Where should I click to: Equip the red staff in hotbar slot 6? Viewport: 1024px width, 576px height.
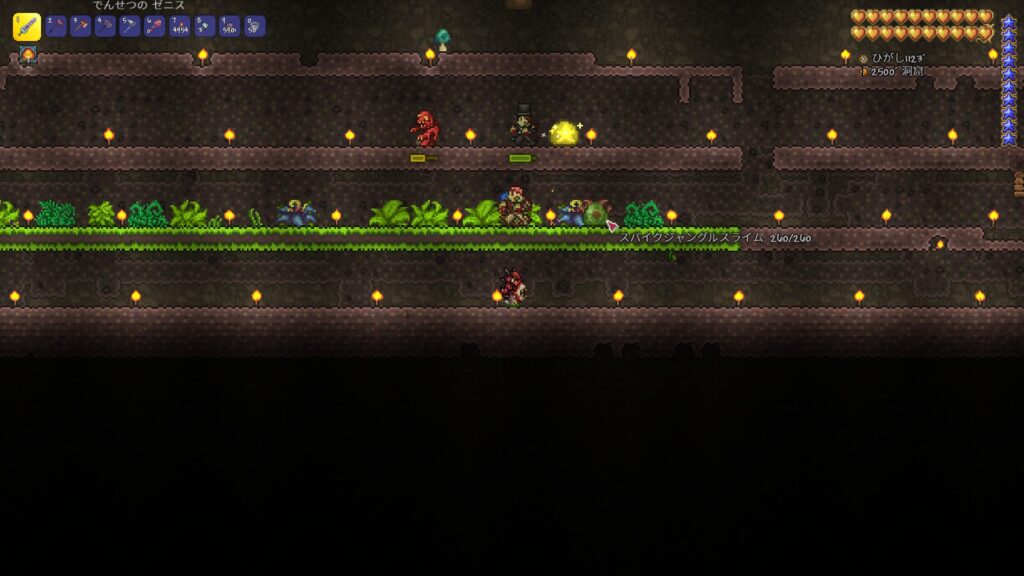coord(156,26)
